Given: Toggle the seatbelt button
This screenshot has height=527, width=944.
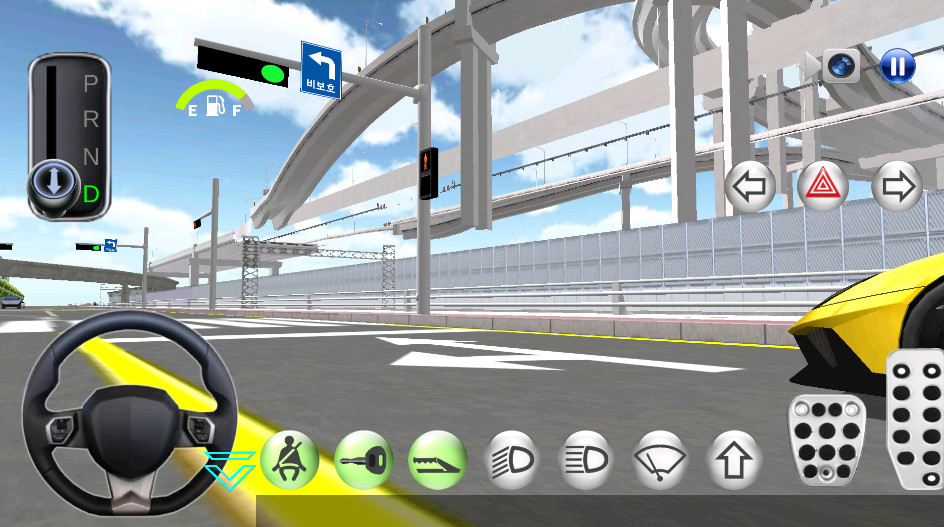Looking at the screenshot, I should click(x=290, y=459).
